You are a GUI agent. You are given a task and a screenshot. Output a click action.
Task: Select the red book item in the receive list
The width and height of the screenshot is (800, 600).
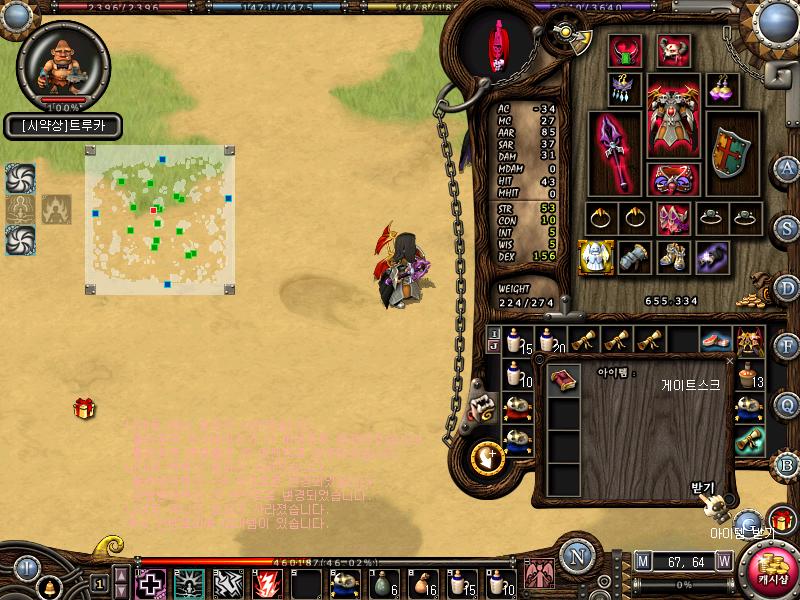[564, 380]
